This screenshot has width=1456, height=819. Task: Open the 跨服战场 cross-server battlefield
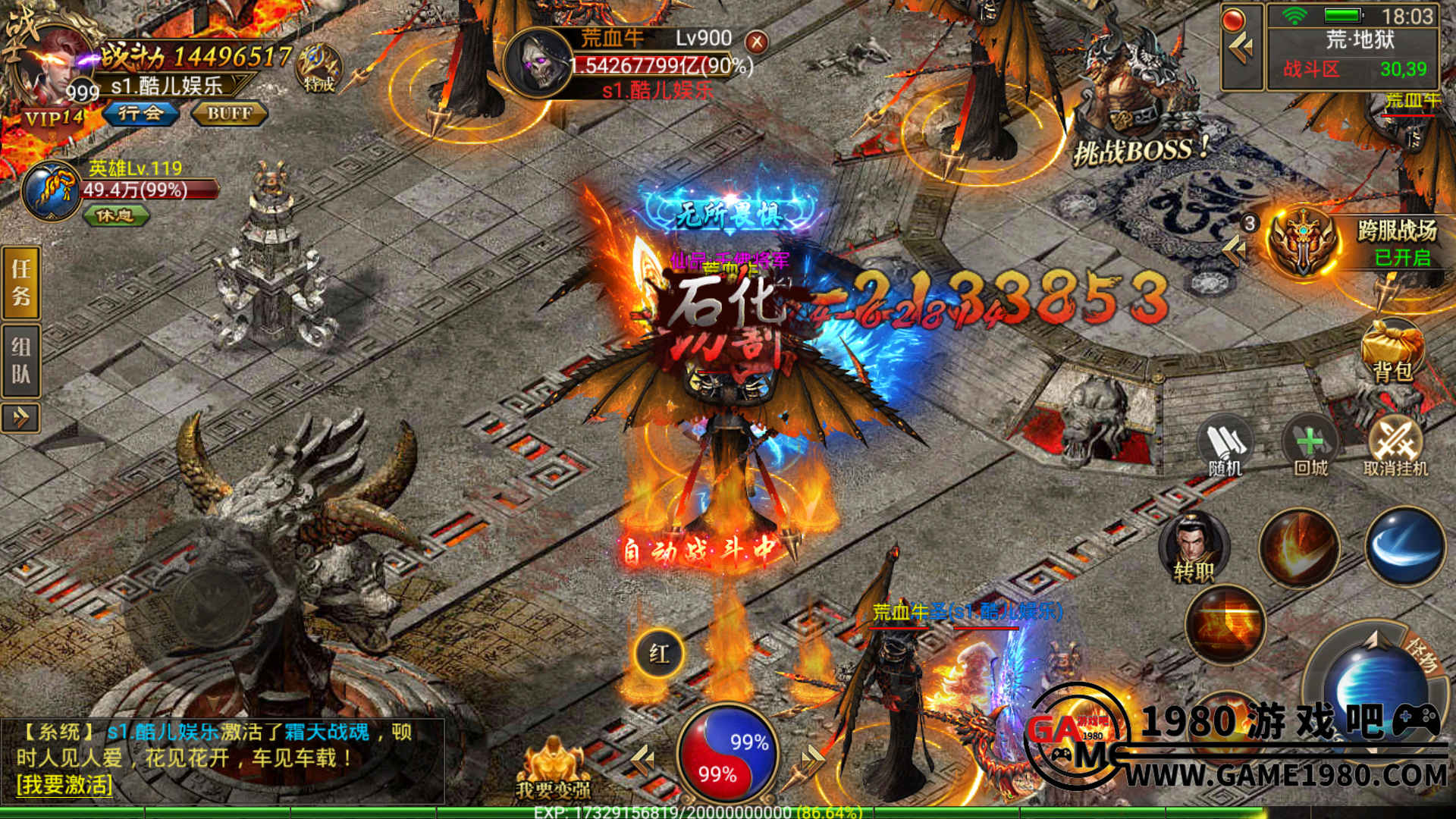click(x=1304, y=243)
